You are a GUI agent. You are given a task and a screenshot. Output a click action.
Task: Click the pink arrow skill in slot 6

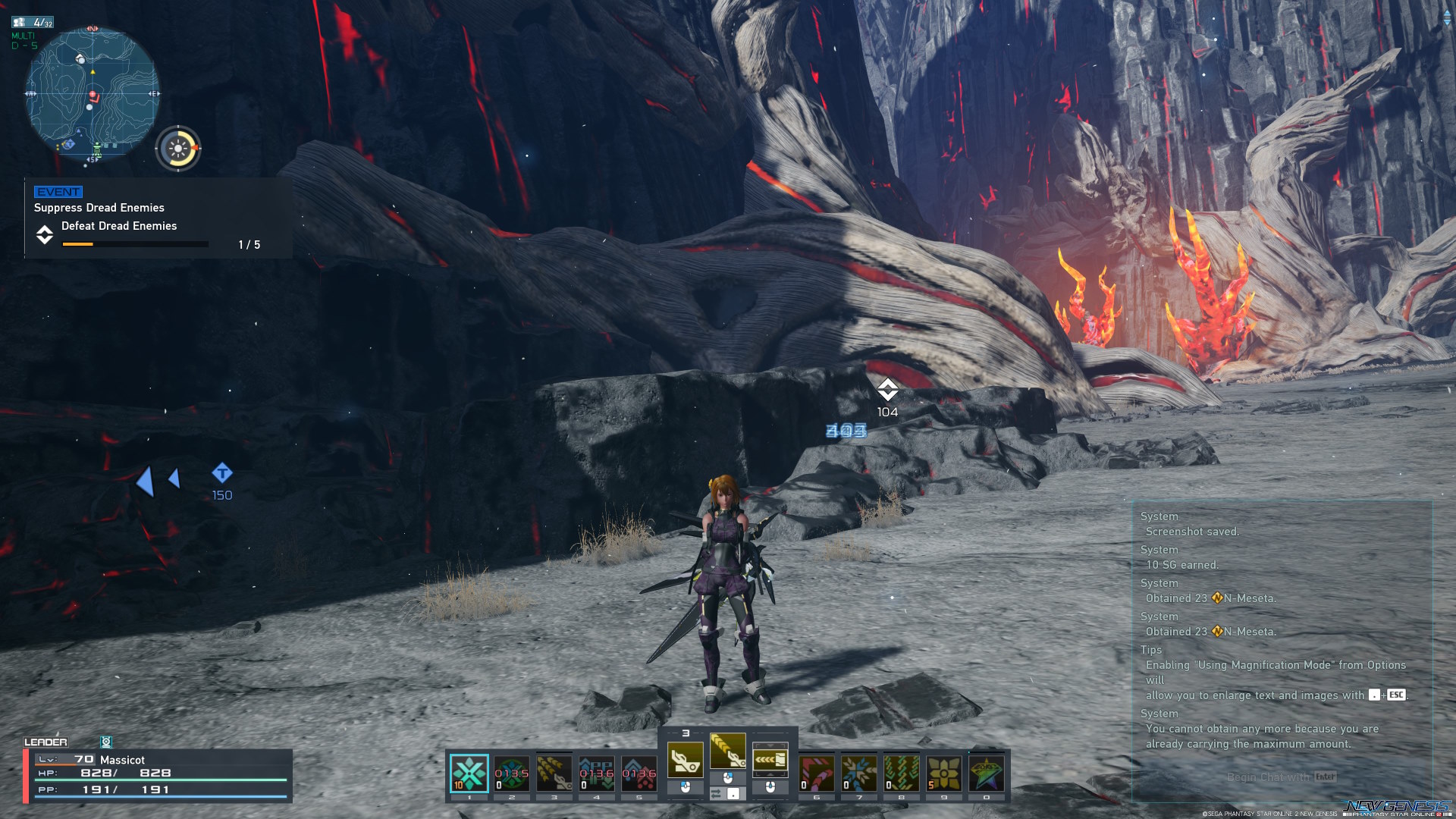pos(816,773)
